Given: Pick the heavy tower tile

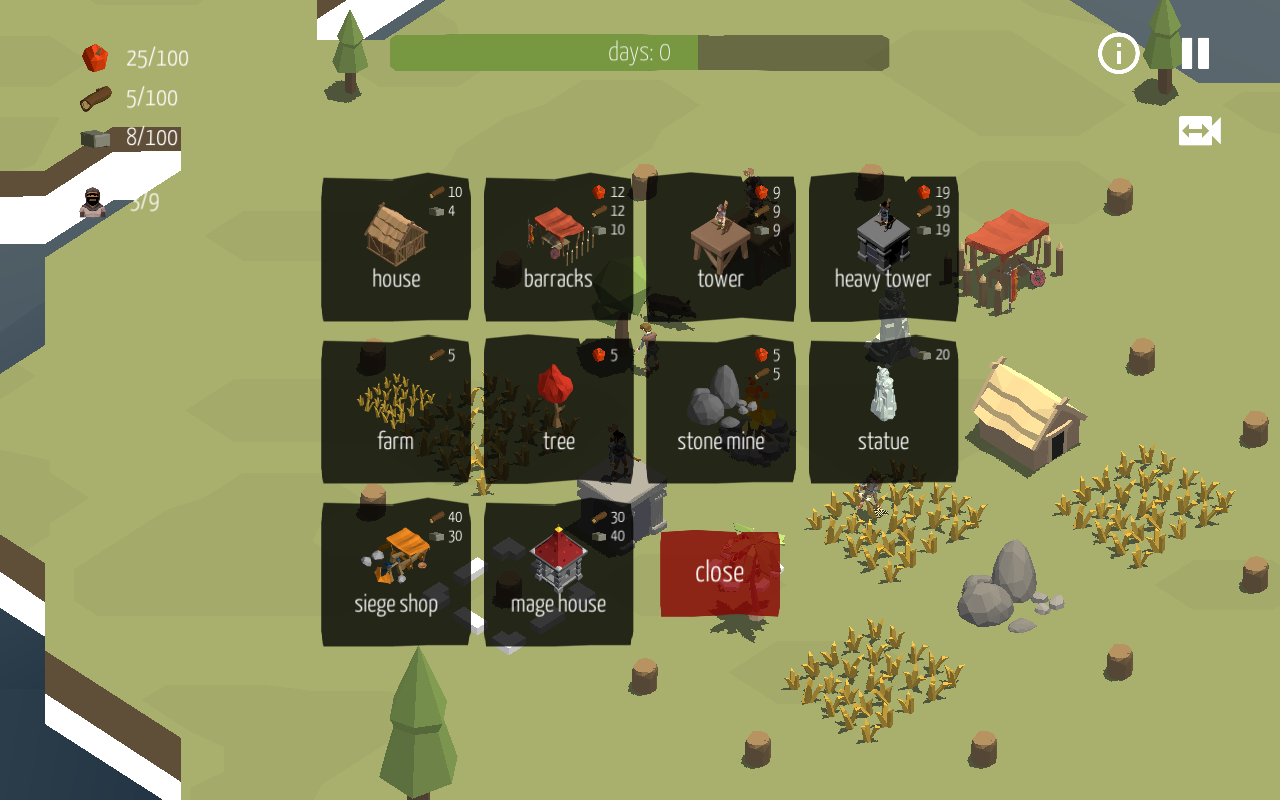Looking at the screenshot, I should point(883,249).
